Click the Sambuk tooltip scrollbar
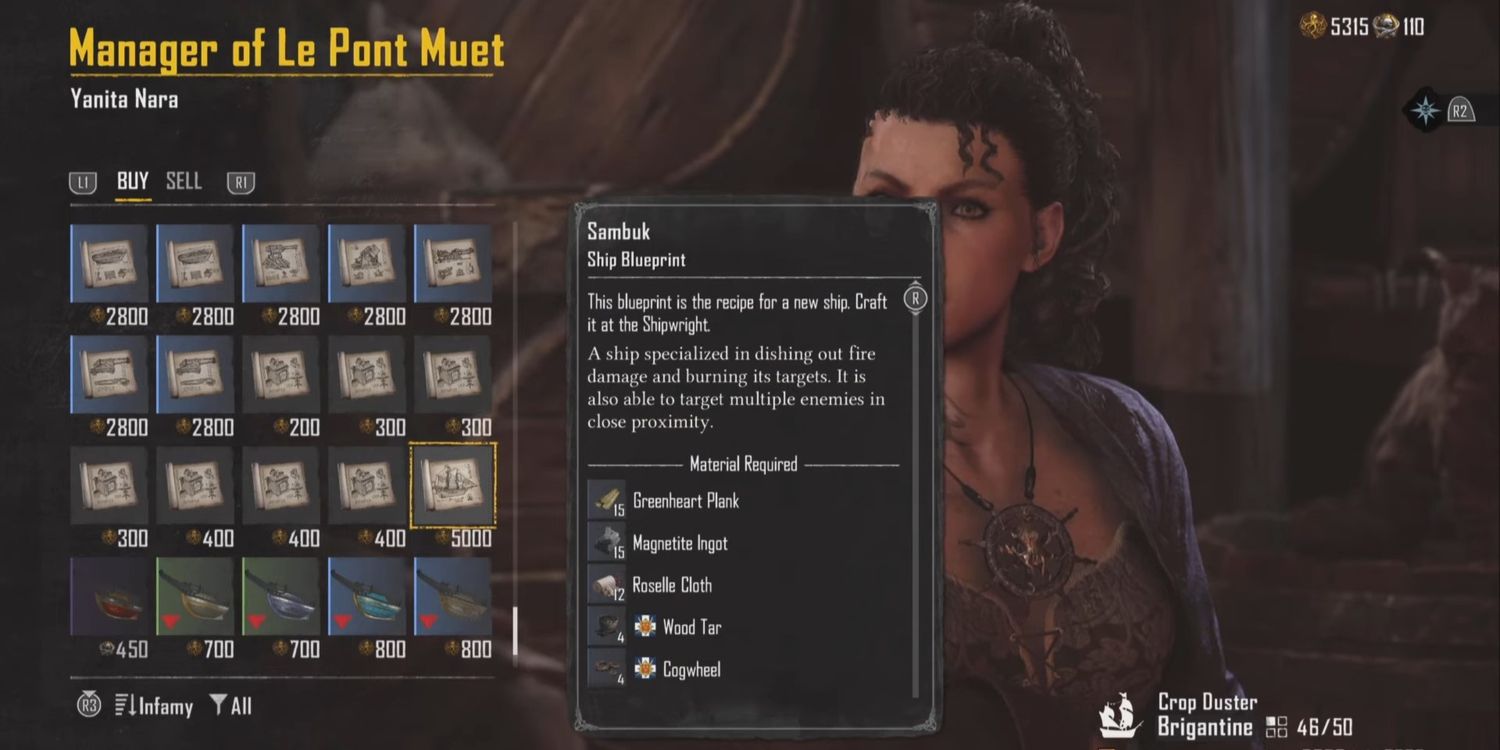1500x750 pixels. pyautogui.click(x=916, y=500)
